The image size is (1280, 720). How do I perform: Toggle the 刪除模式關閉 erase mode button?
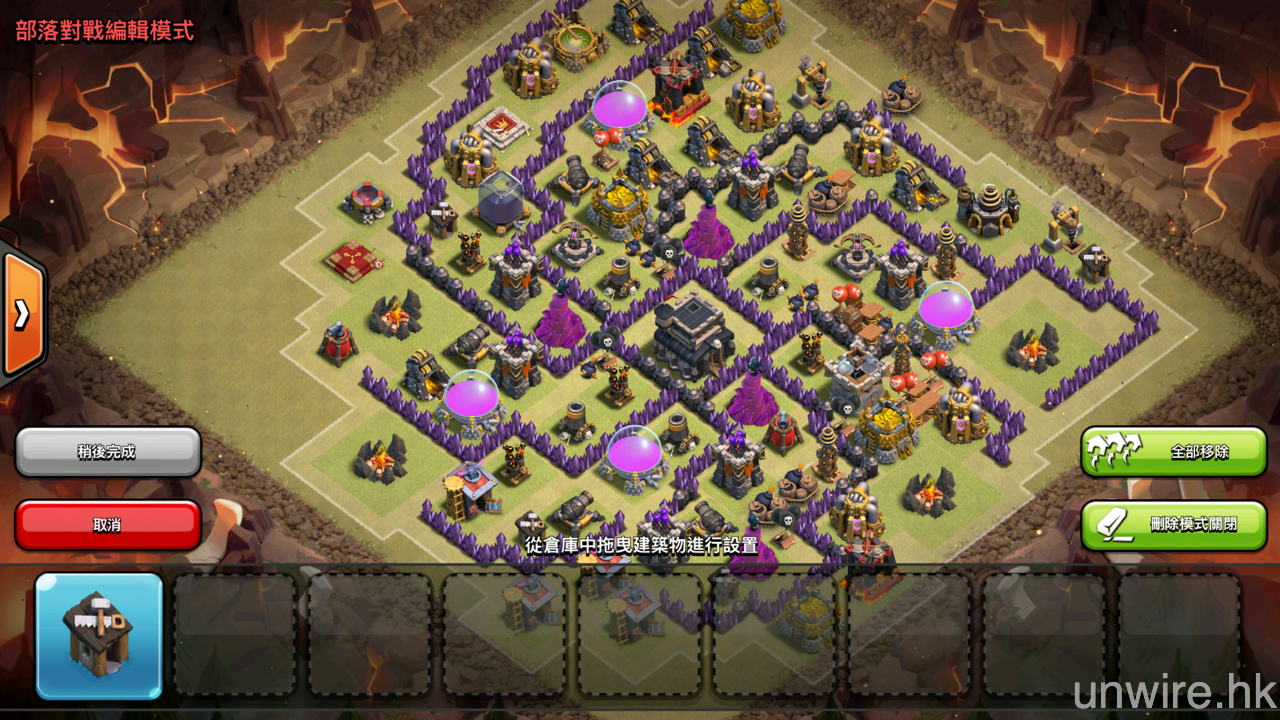1173,525
